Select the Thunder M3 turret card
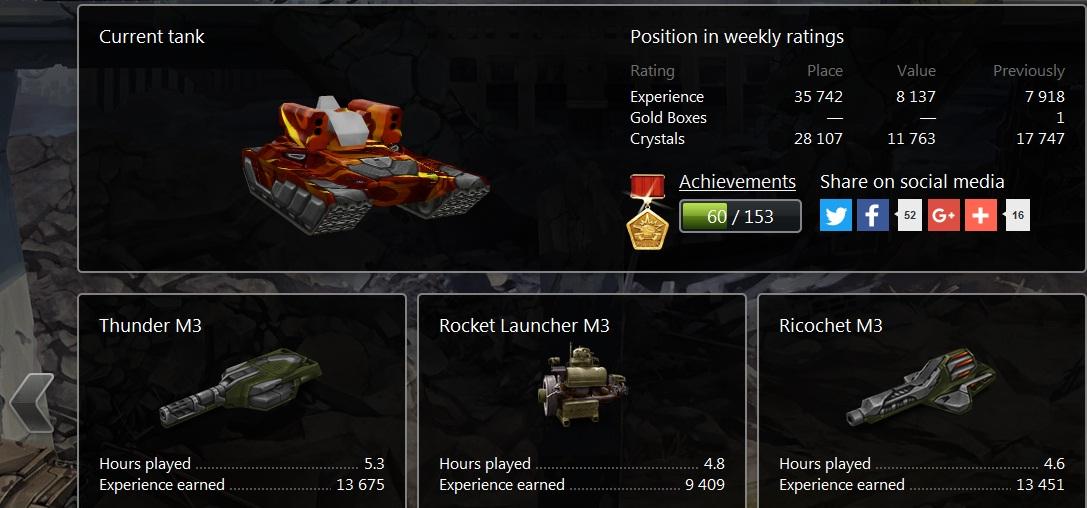This screenshot has width=1087, height=508. click(241, 400)
